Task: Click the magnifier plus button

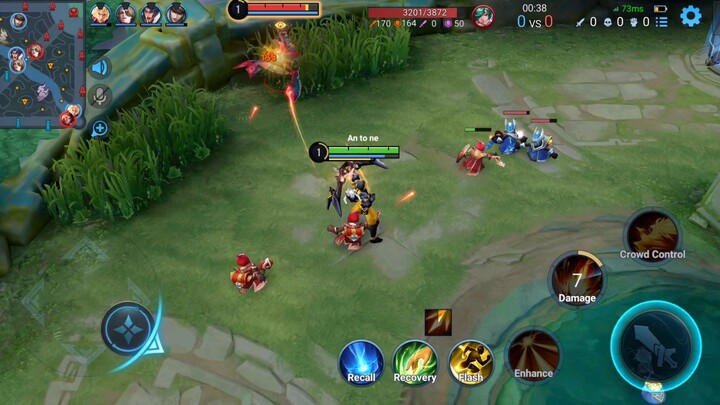Action: click(99, 128)
